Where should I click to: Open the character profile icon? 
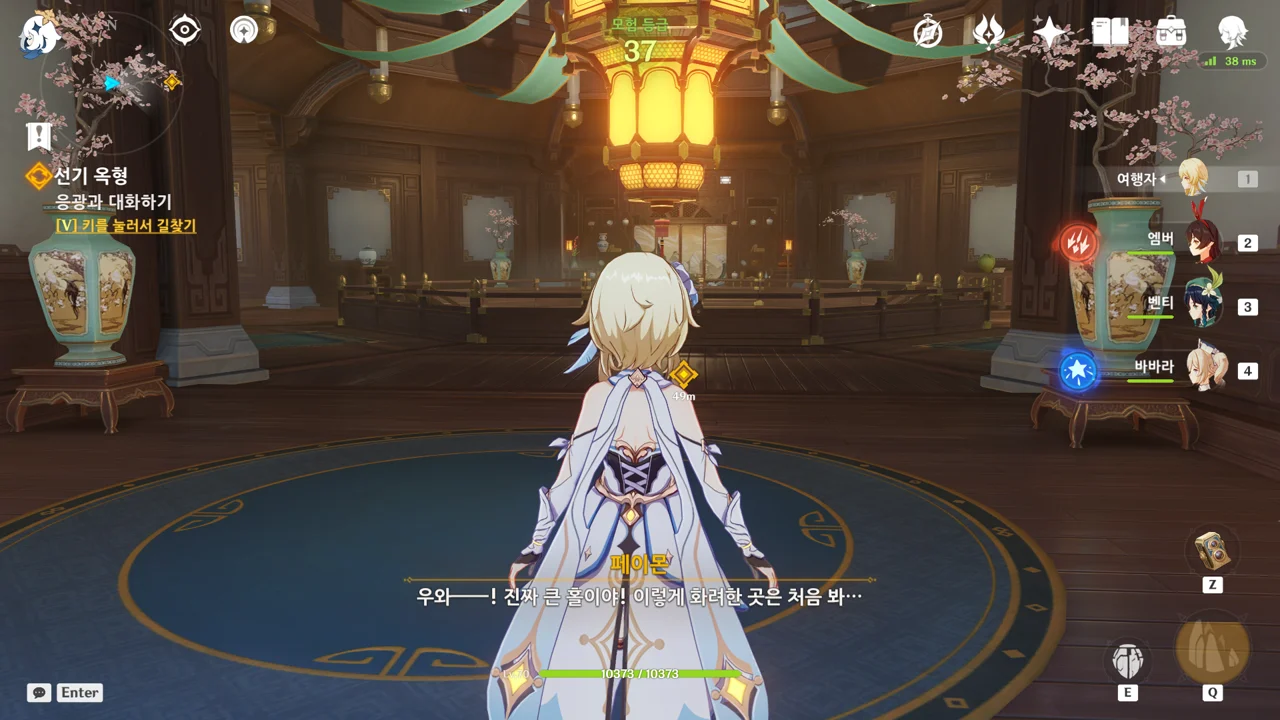pyautogui.click(x=1232, y=33)
